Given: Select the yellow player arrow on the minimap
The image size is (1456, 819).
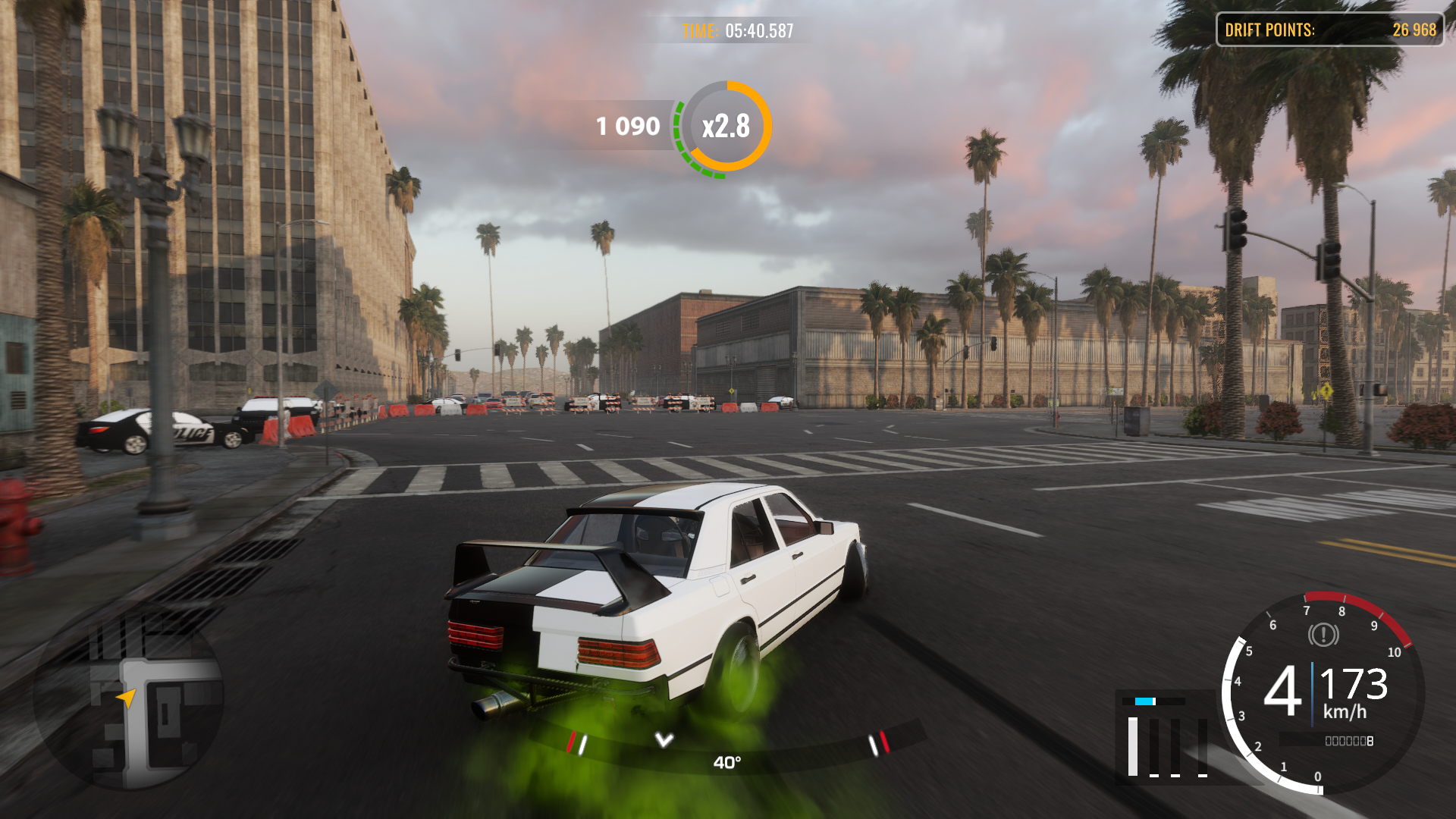Looking at the screenshot, I should pos(126,697).
